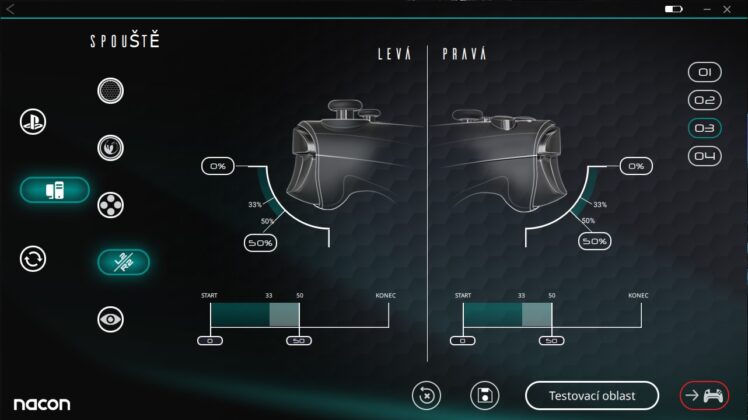Screen dimensions: 748x420
Task: Click the right trigger's 0 slider handle
Action: click(463, 341)
